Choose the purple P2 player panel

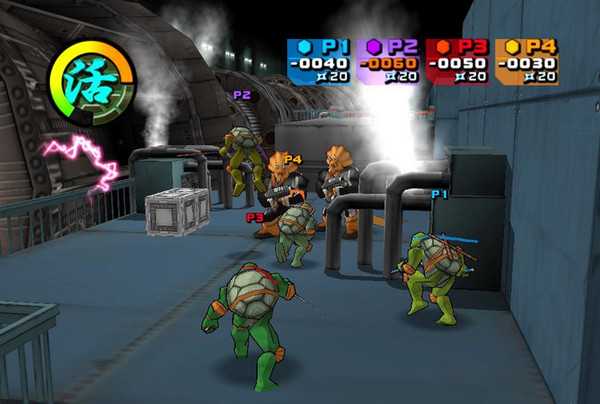(388, 61)
